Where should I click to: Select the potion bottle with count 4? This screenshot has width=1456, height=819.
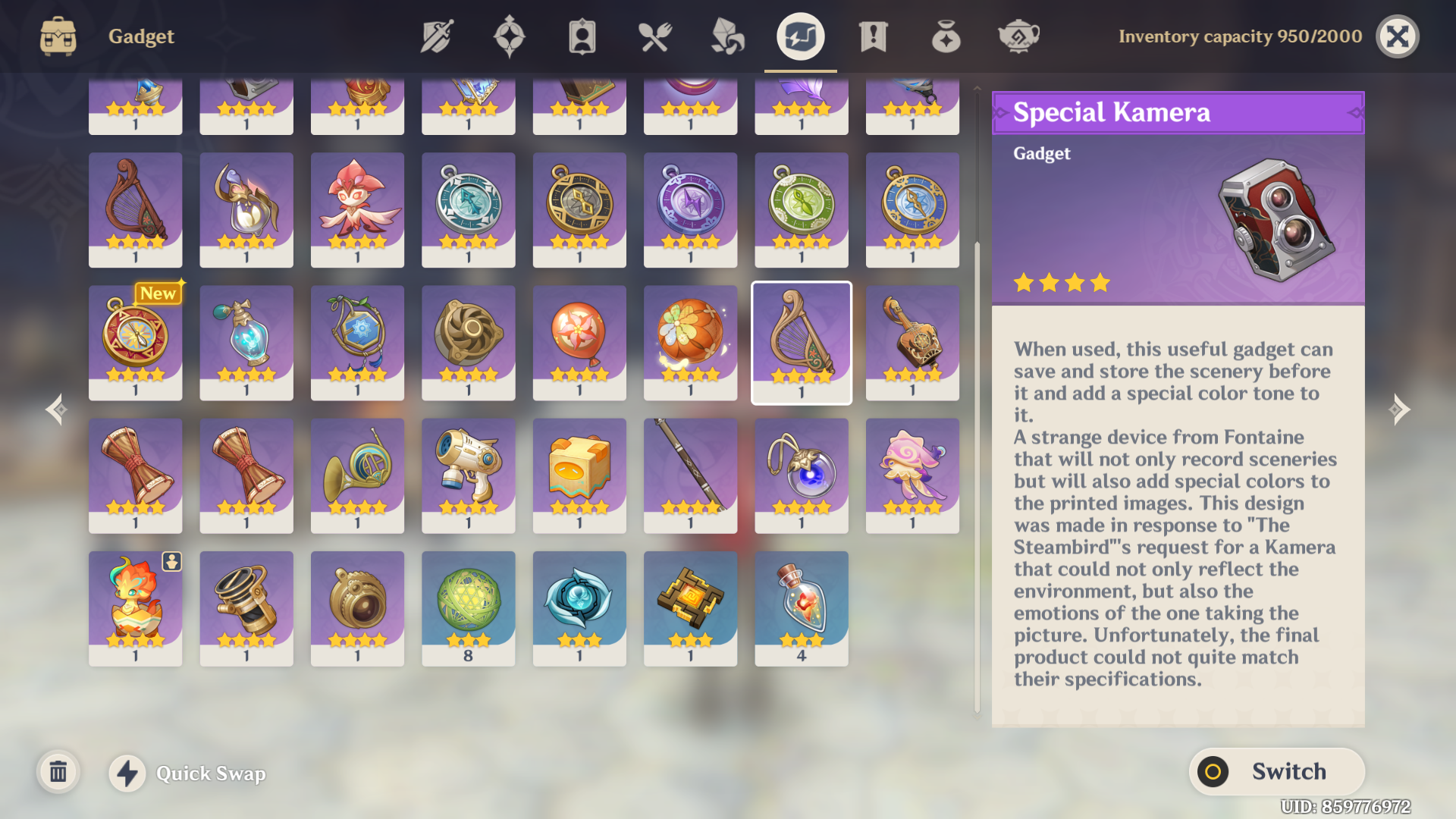801,607
